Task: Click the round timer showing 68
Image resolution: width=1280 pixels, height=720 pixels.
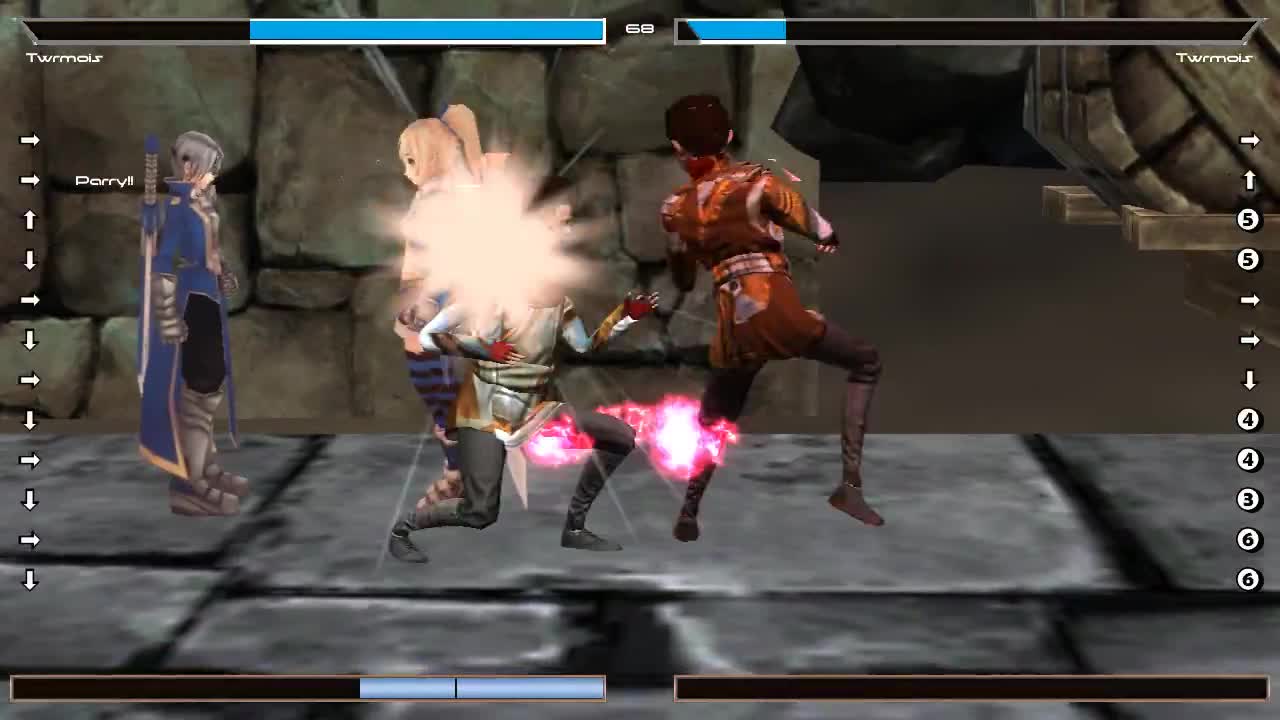Action: pyautogui.click(x=640, y=28)
